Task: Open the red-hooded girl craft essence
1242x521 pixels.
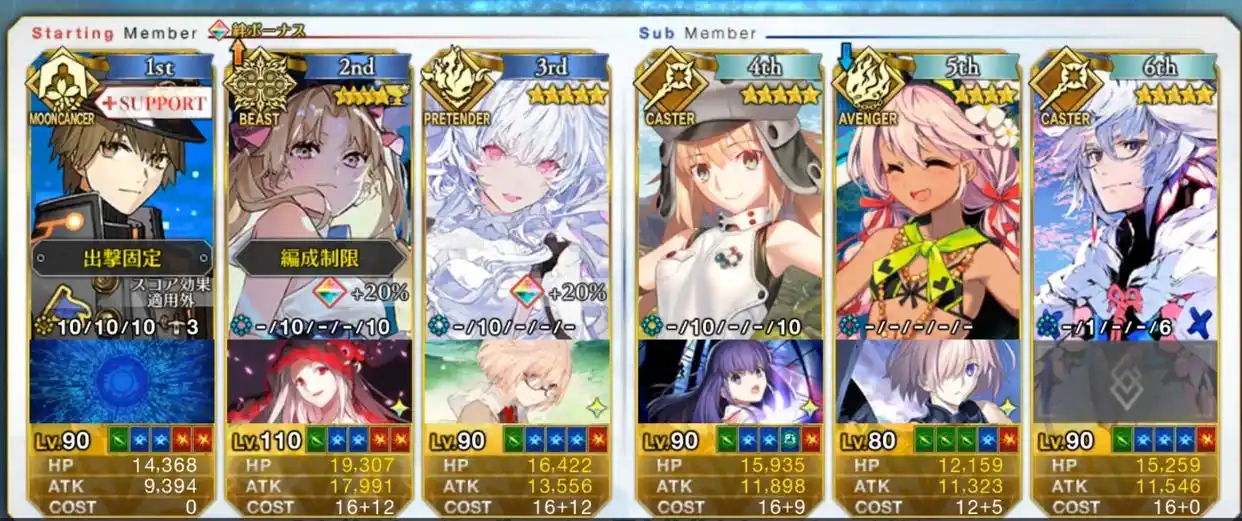Action: tap(319, 382)
